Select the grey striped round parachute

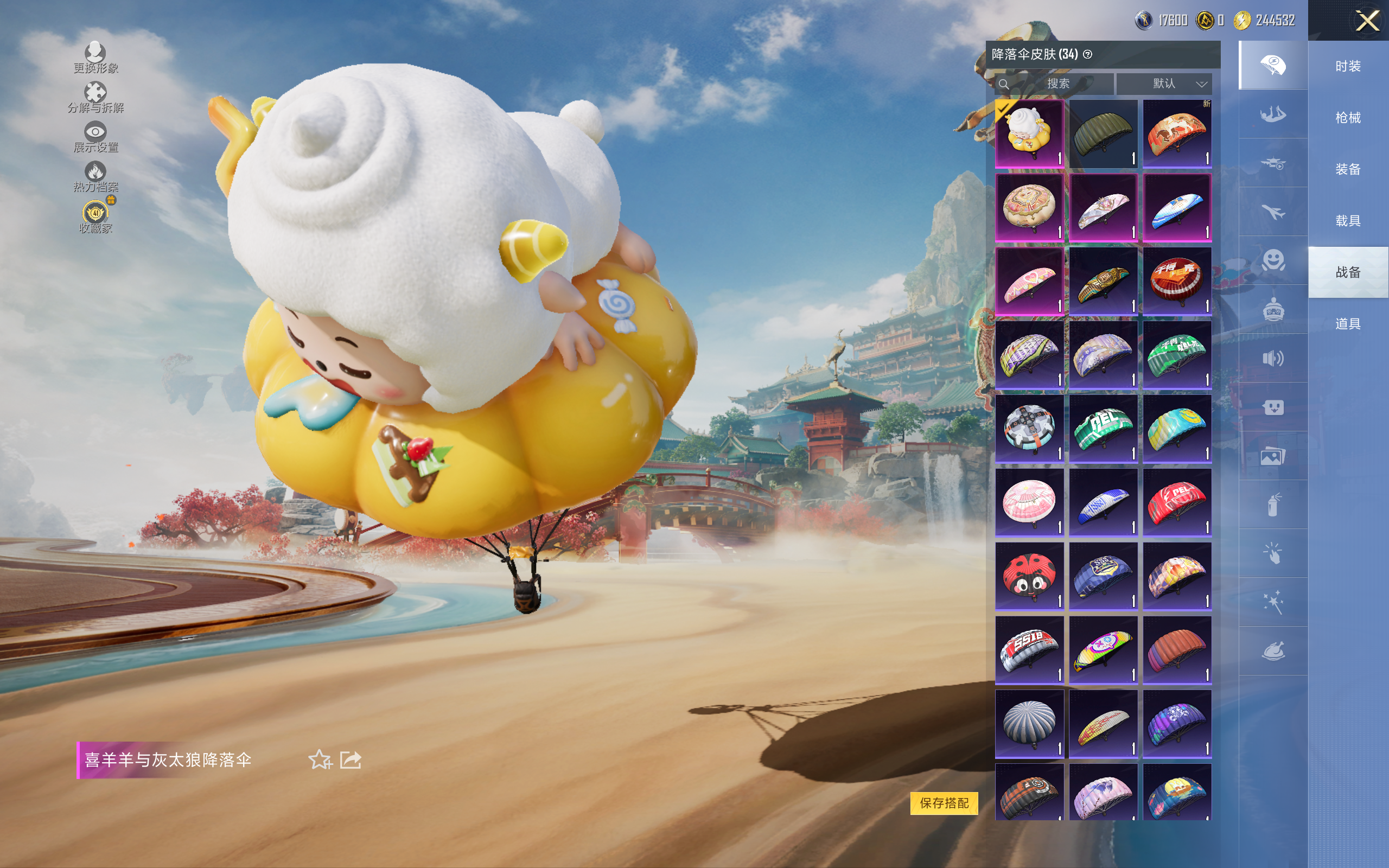point(1029,723)
